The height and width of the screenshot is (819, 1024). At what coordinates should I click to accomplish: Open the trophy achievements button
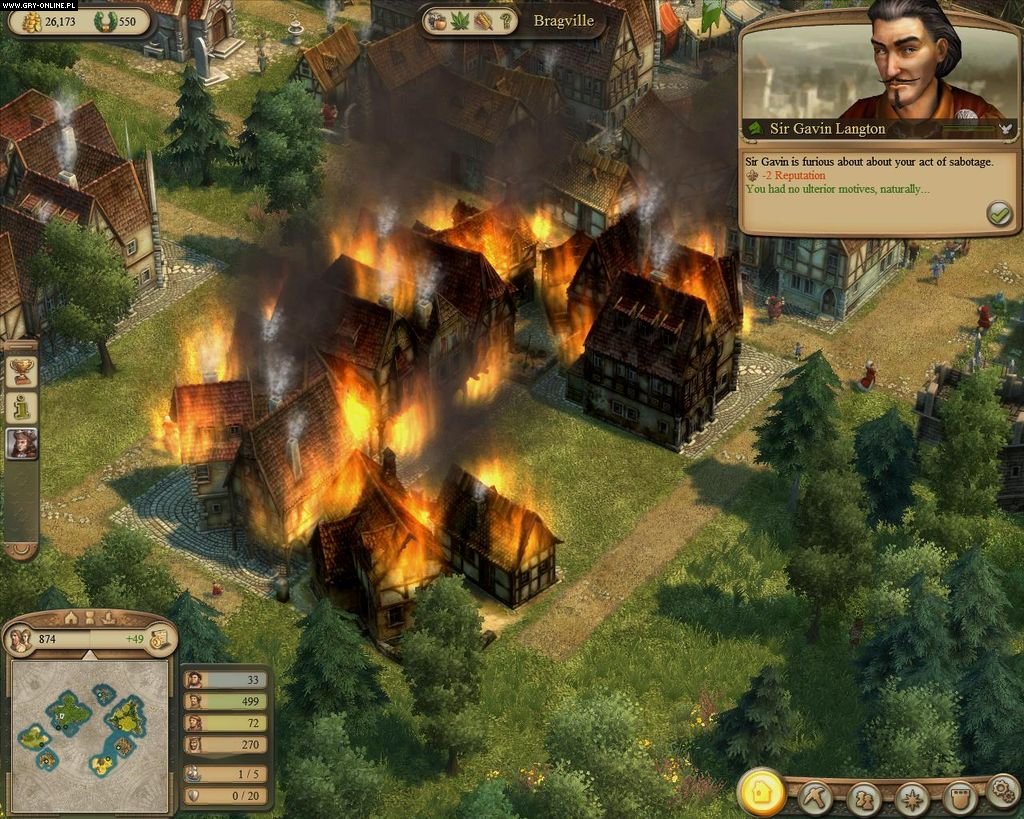[x=20, y=371]
